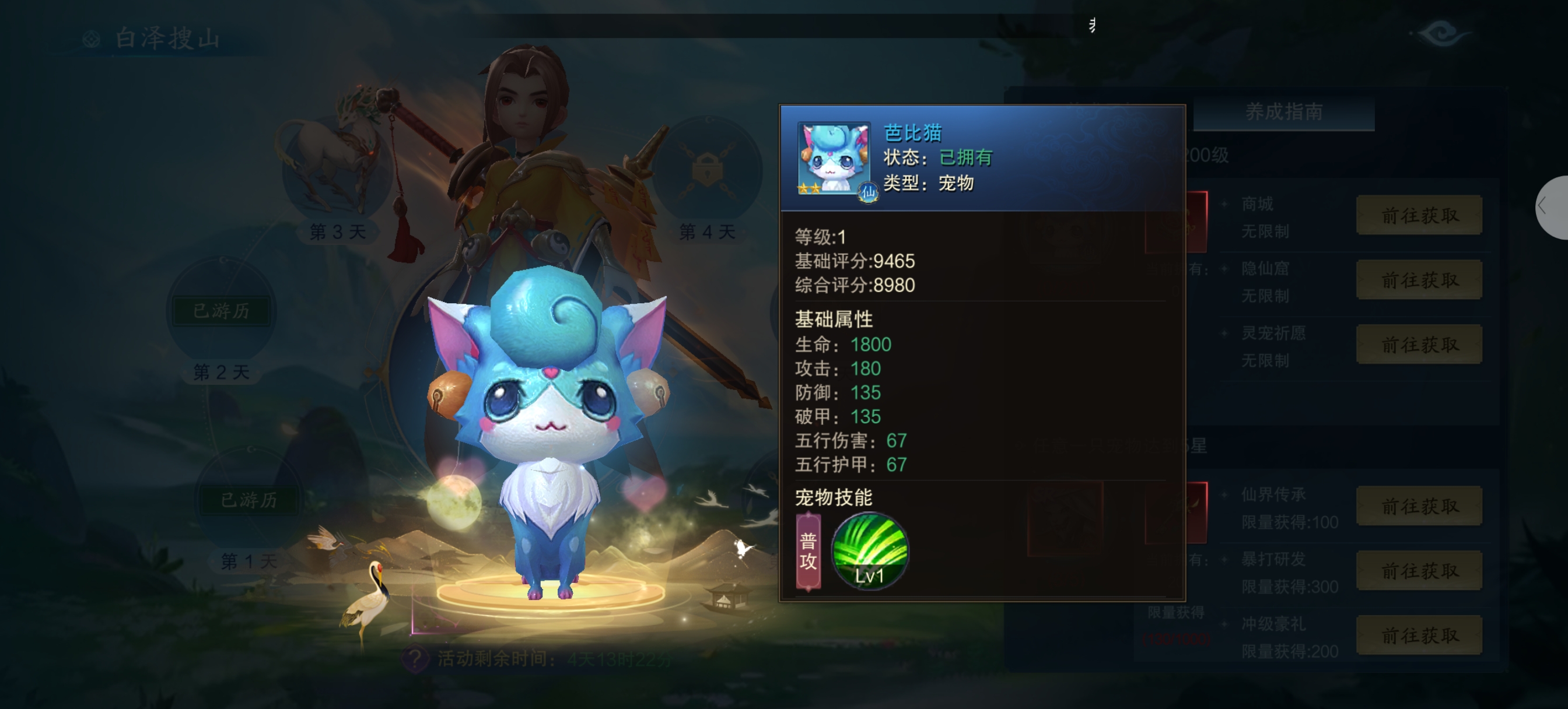1568x709 pixels.
Task: Switch to the 养成指南 tab
Action: pyautogui.click(x=1283, y=112)
